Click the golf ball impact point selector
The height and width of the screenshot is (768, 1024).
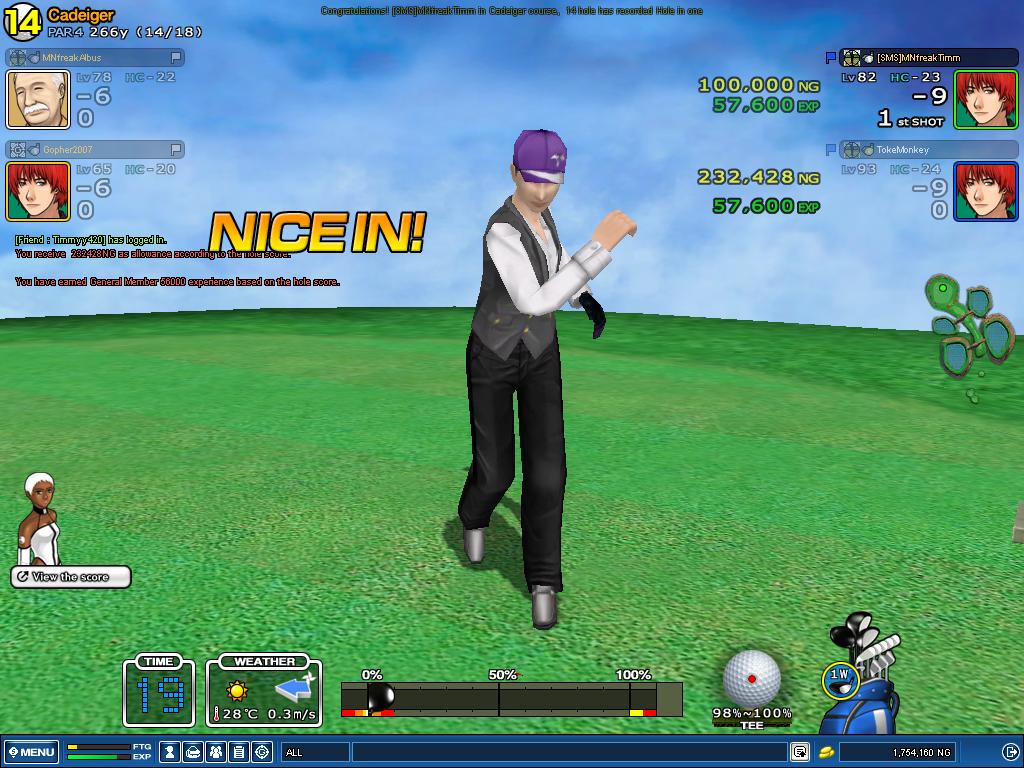[752, 679]
